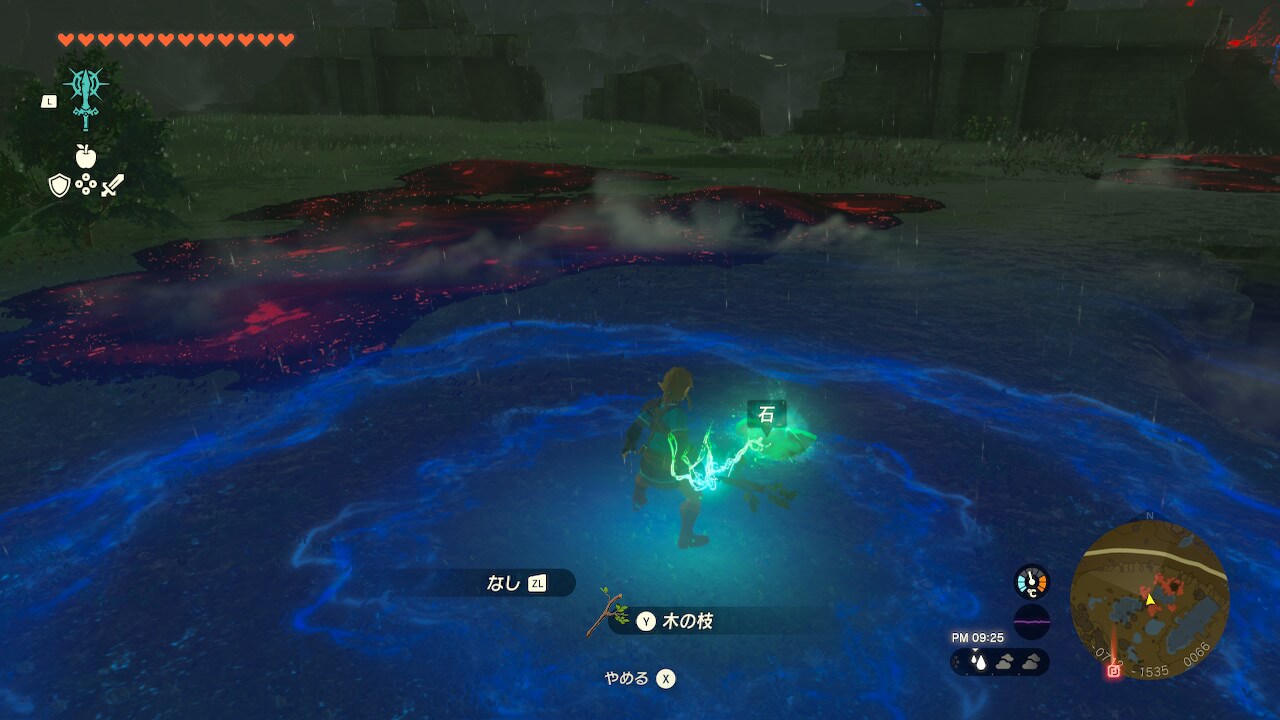Image resolution: width=1280 pixels, height=720 pixels.
Task: Select the 石 fuse target label
Action: [766, 414]
